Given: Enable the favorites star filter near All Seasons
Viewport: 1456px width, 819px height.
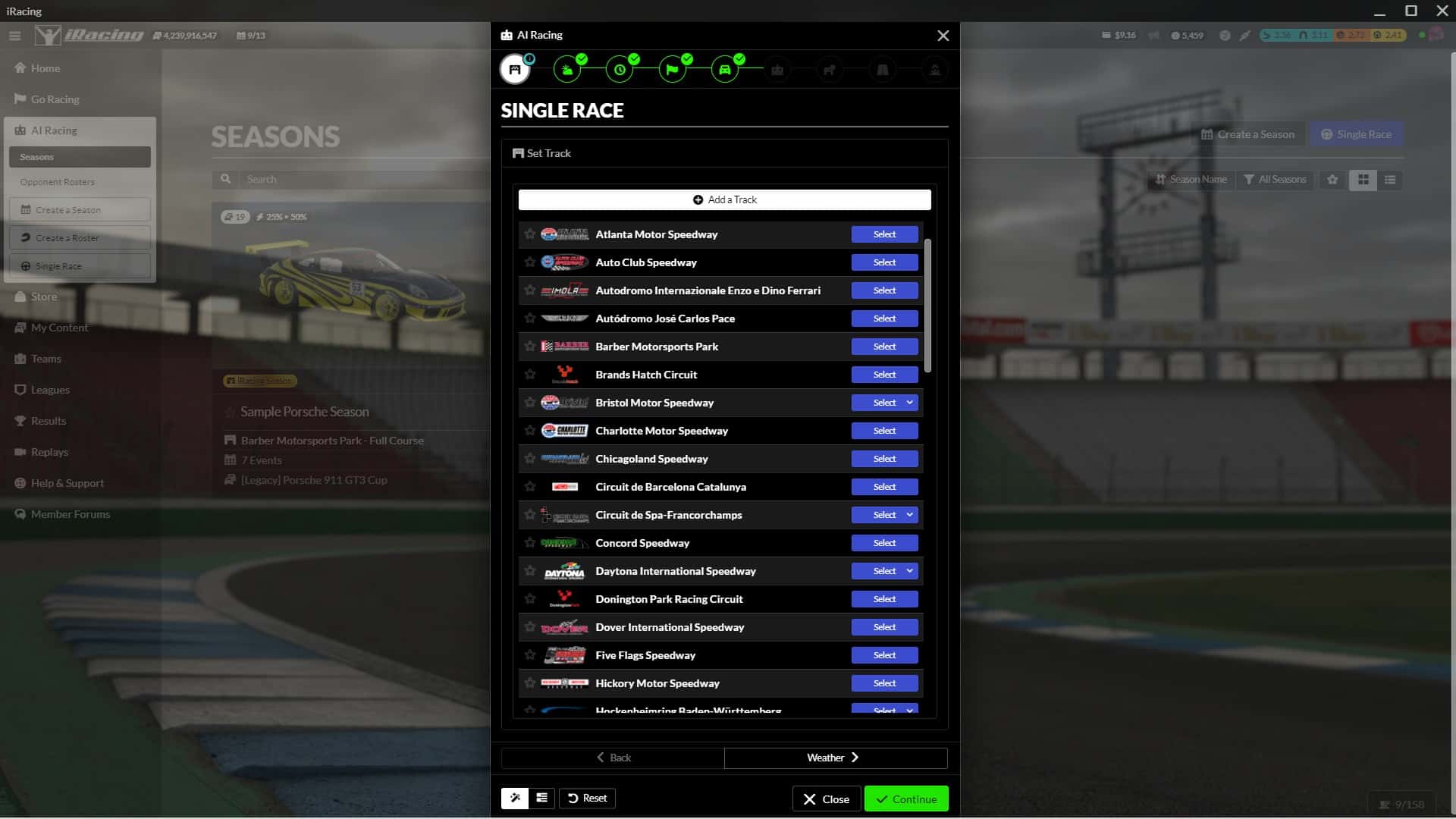Looking at the screenshot, I should point(1332,180).
